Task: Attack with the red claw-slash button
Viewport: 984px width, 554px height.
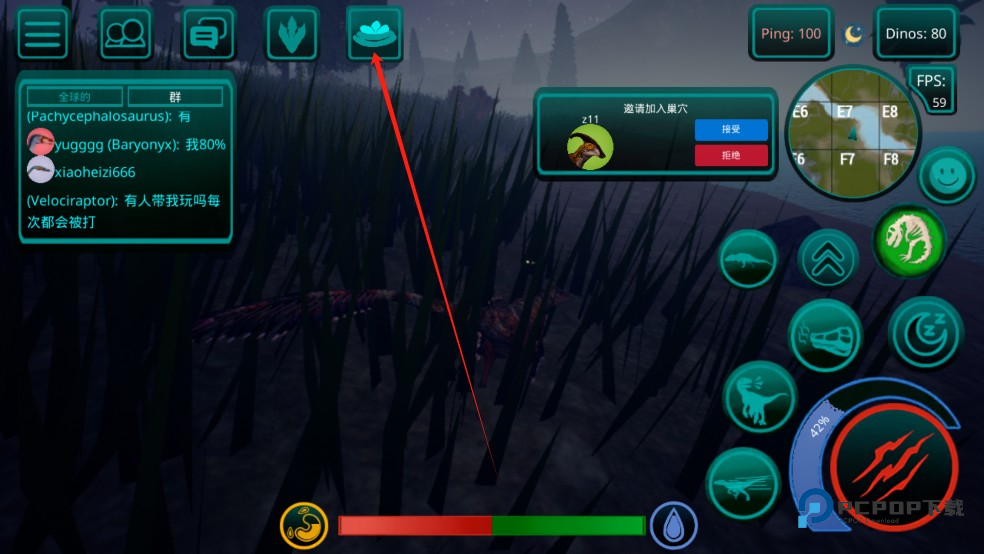Action: pyautogui.click(x=893, y=467)
